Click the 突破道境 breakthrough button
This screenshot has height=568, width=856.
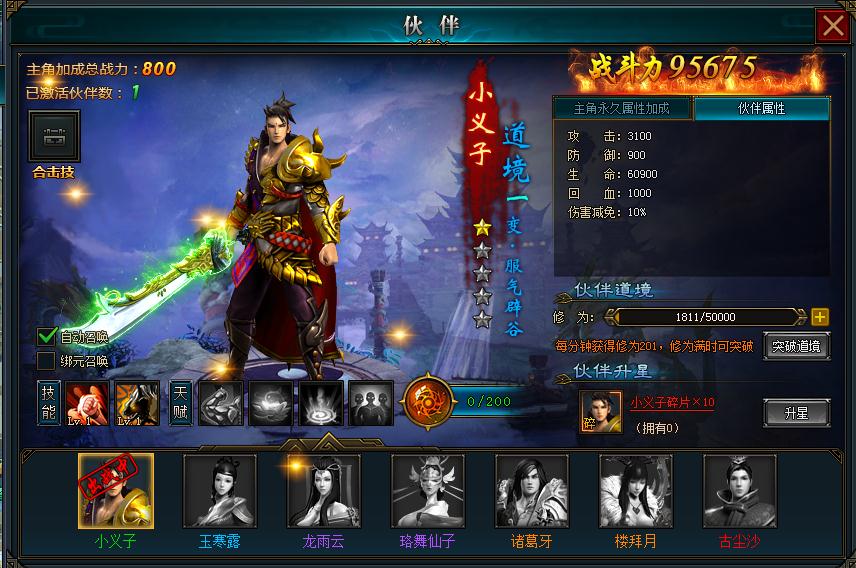tap(796, 346)
